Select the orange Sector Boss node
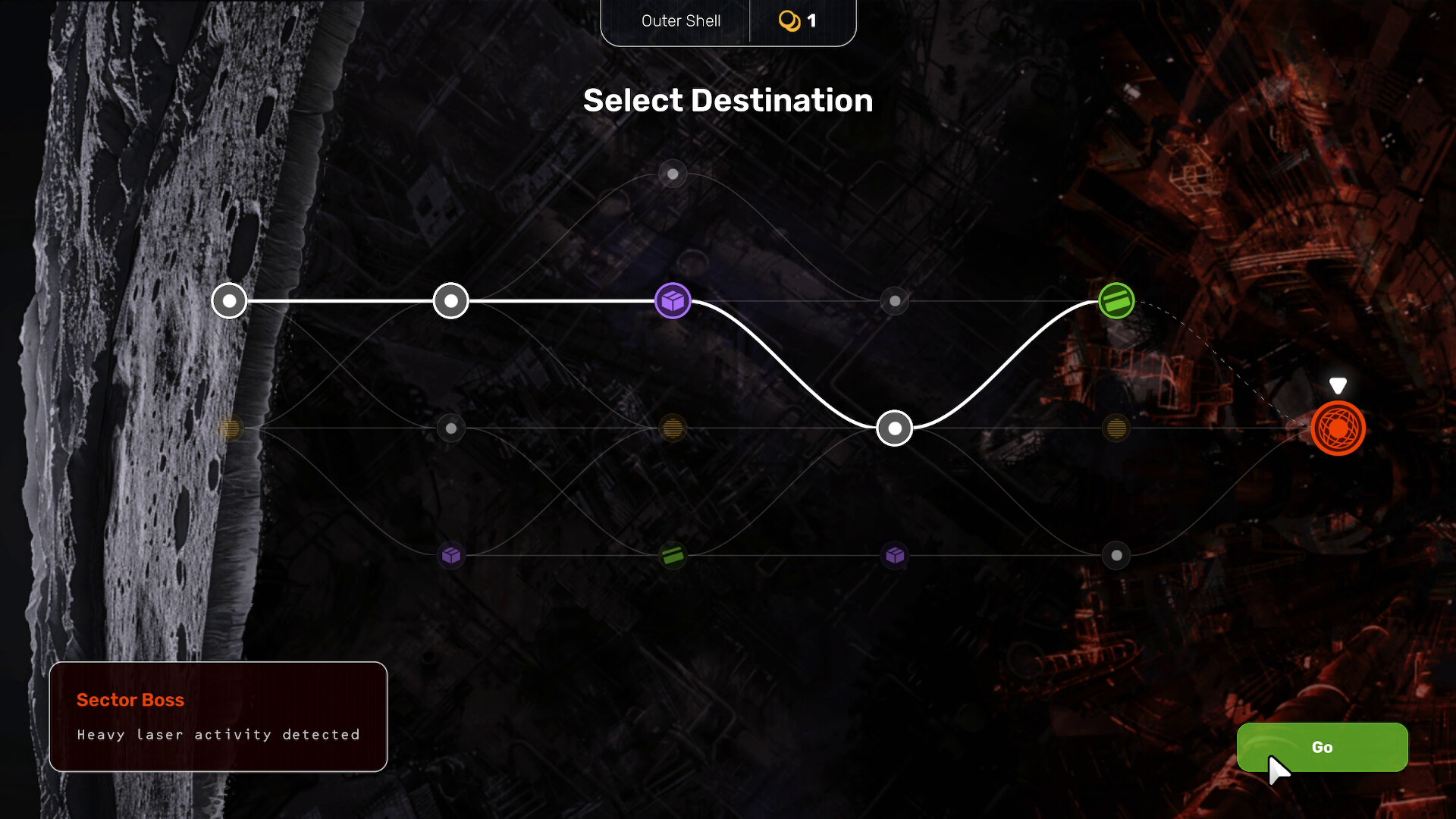The image size is (1456, 819). click(1340, 428)
